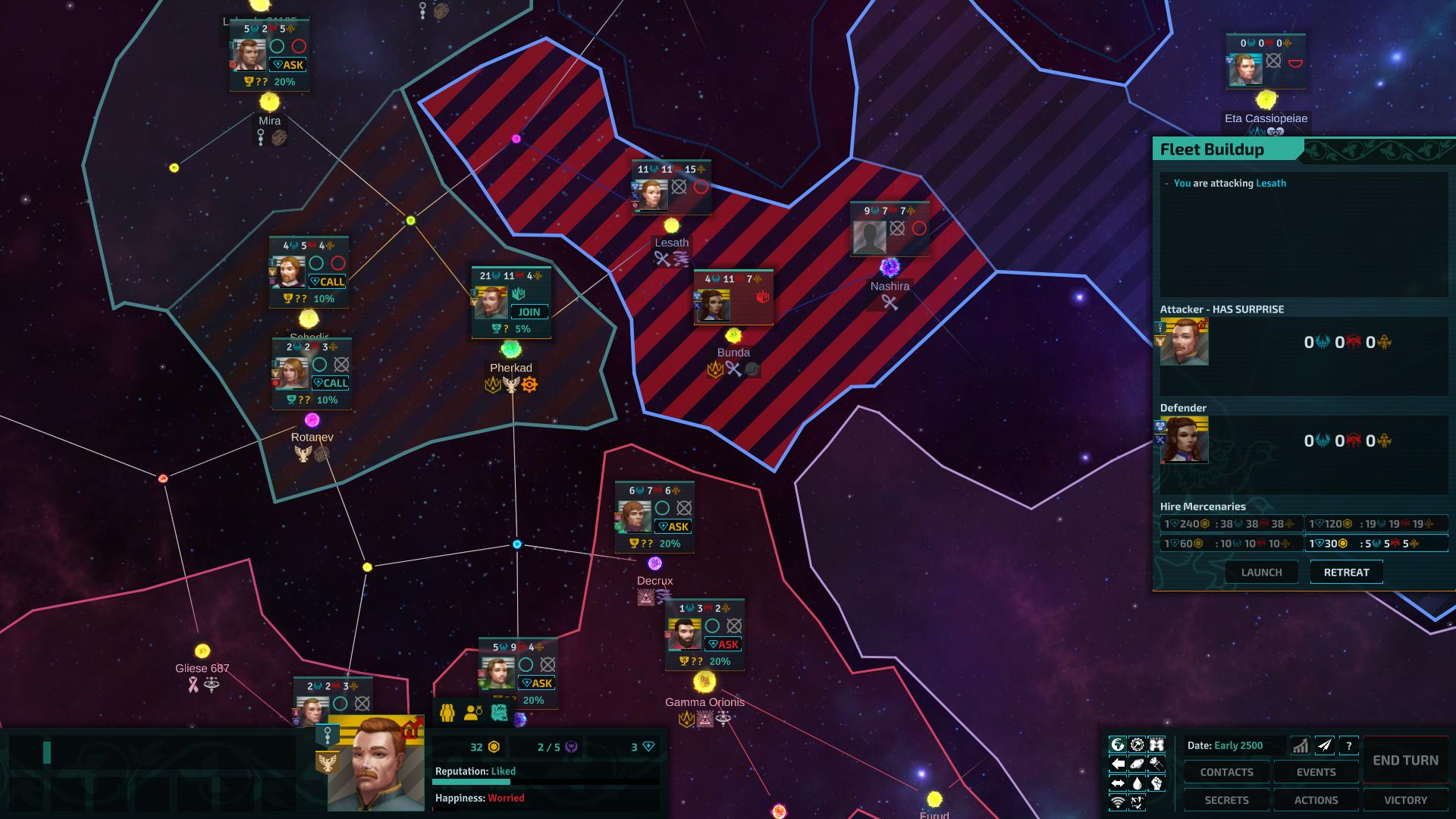
Task: Open the gear/technology icon in the bottom-left grid
Action: coord(1137,745)
